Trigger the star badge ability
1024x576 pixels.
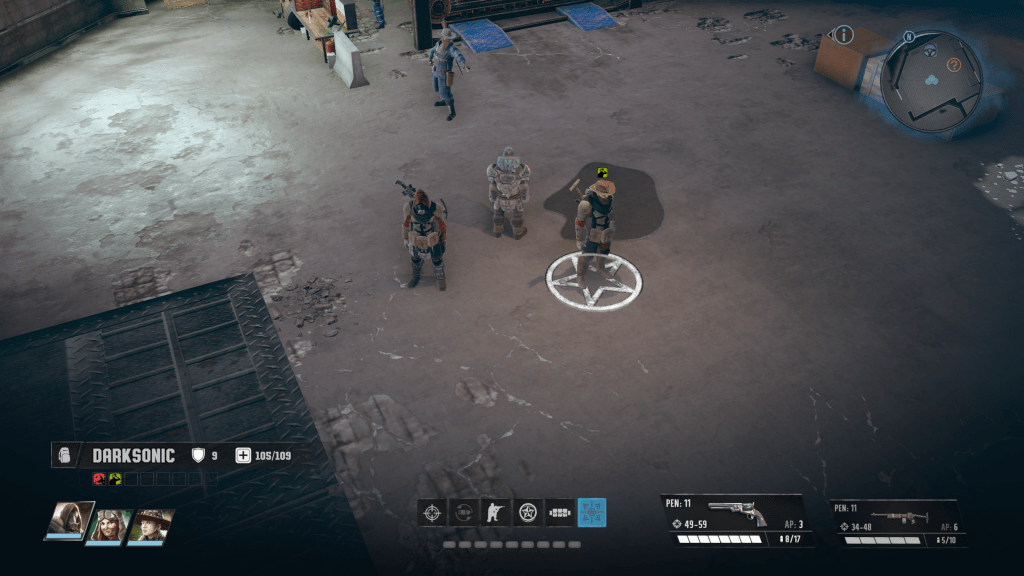pyautogui.click(x=528, y=513)
